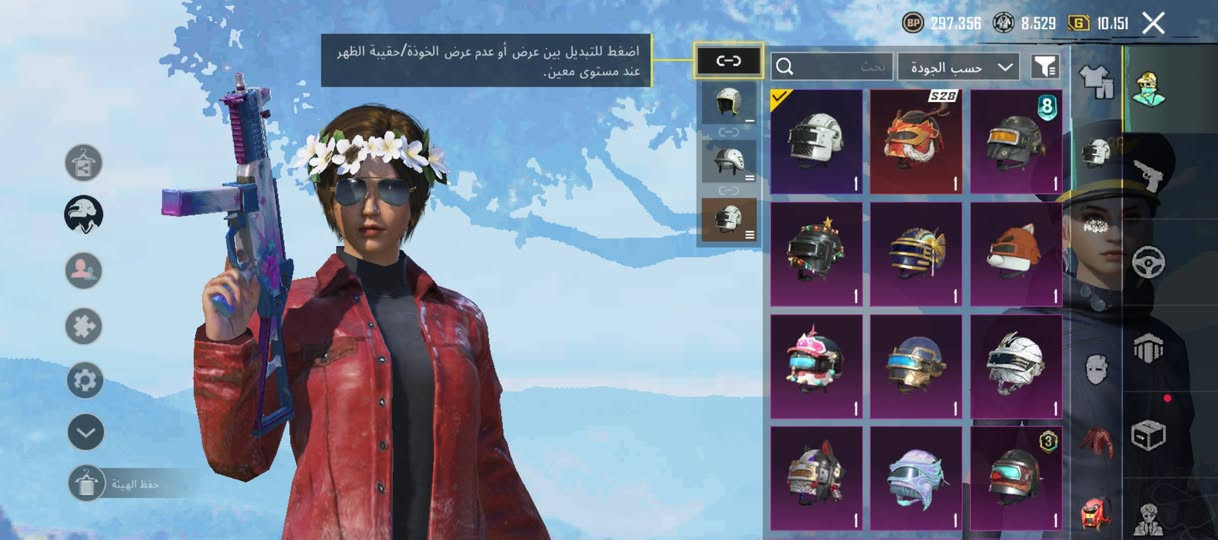Collapse the side menu with the down arrow
The image size is (1218, 540).
(85, 432)
